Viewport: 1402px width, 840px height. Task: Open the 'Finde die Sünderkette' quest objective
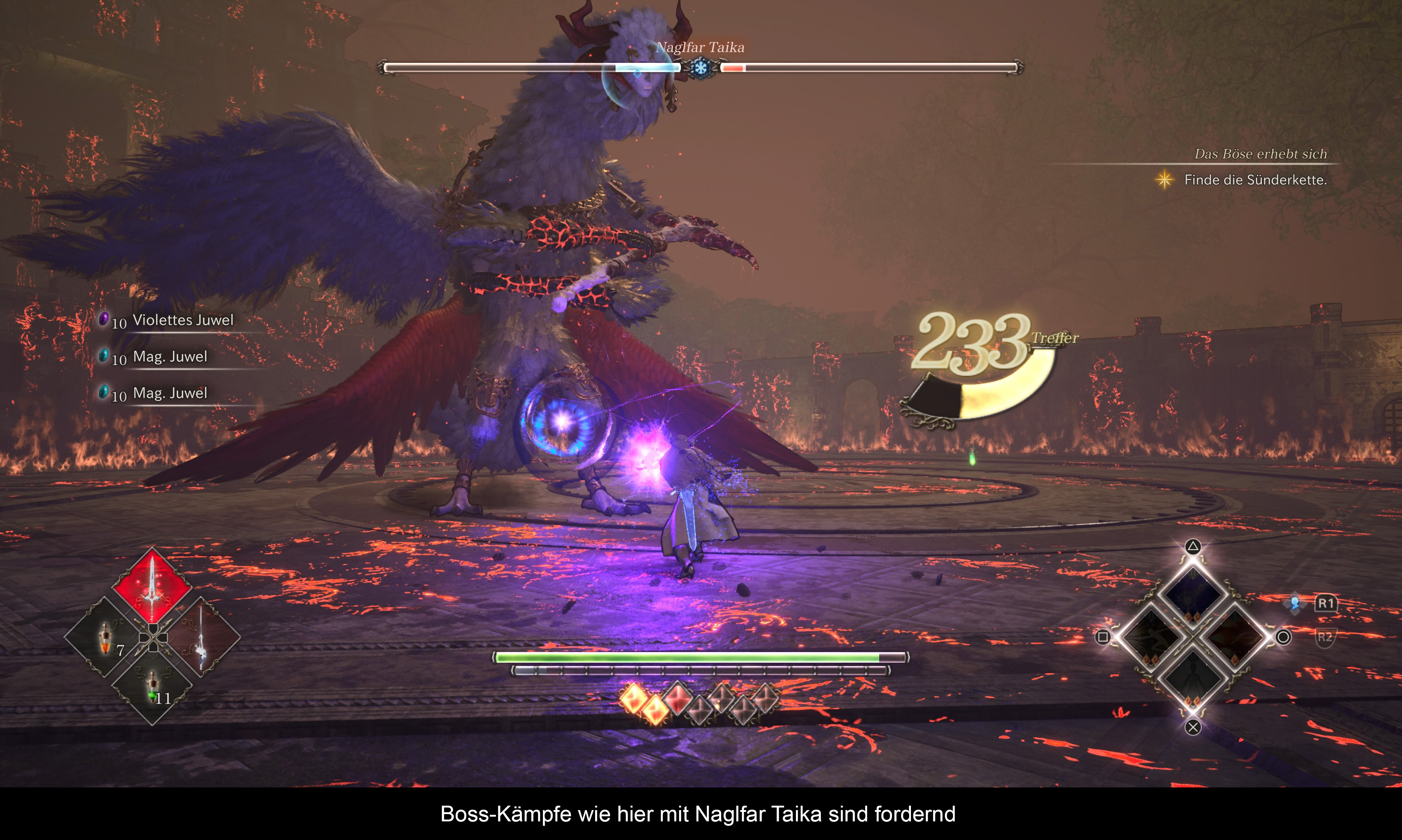tap(1255, 180)
